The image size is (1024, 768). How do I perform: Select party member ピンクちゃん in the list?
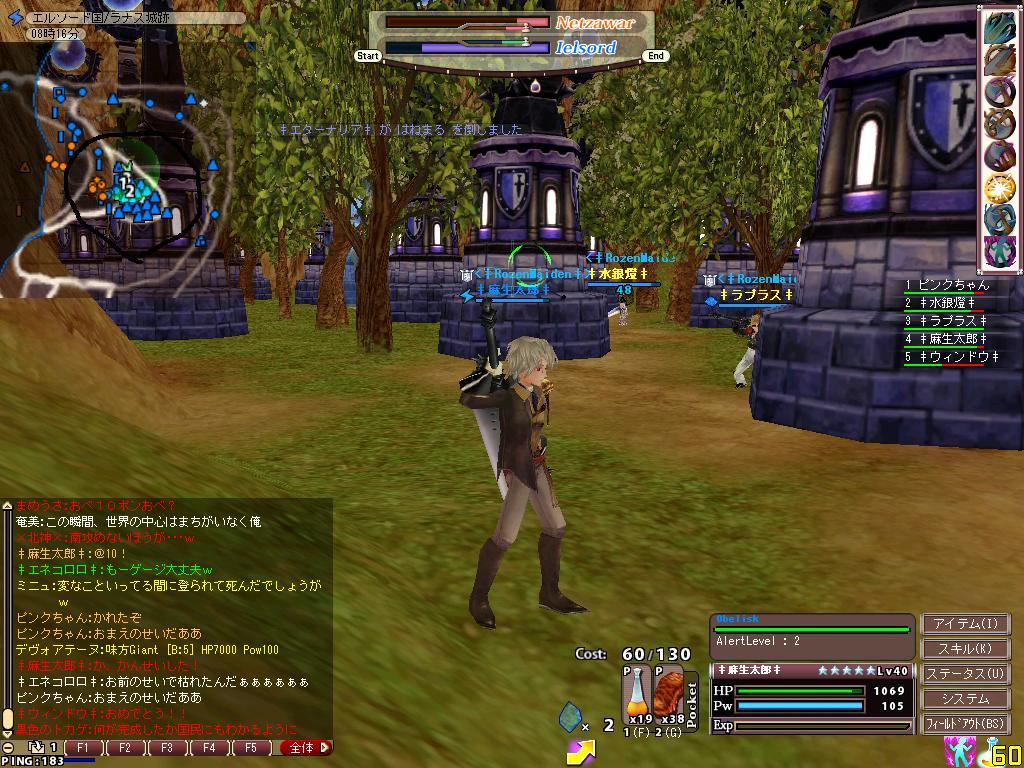coord(950,286)
